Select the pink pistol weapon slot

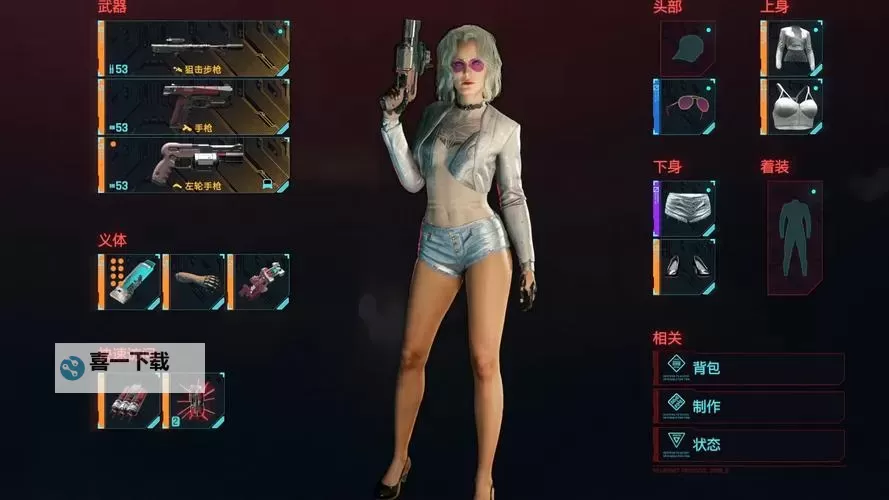pyautogui.click(x=195, y=106)
